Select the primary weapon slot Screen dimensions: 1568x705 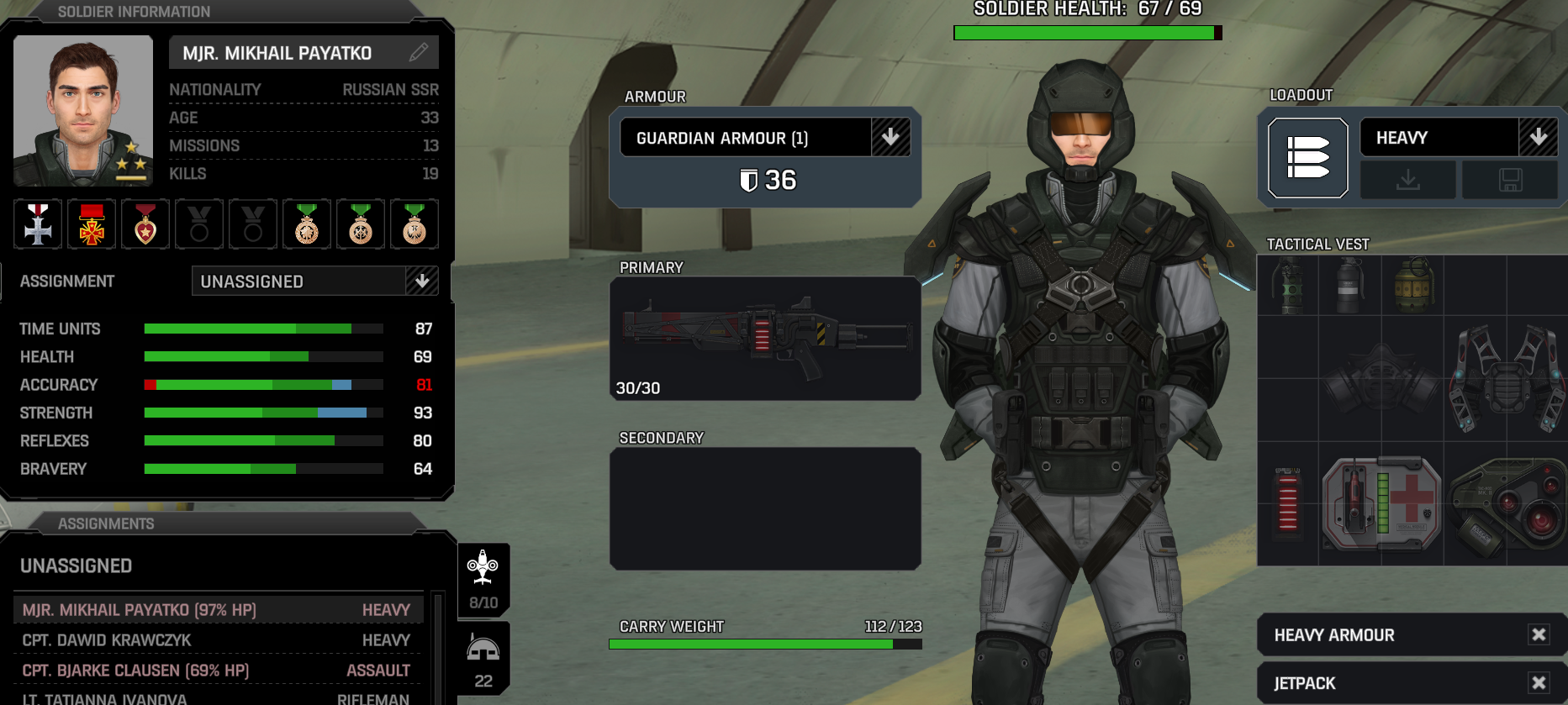764,338
